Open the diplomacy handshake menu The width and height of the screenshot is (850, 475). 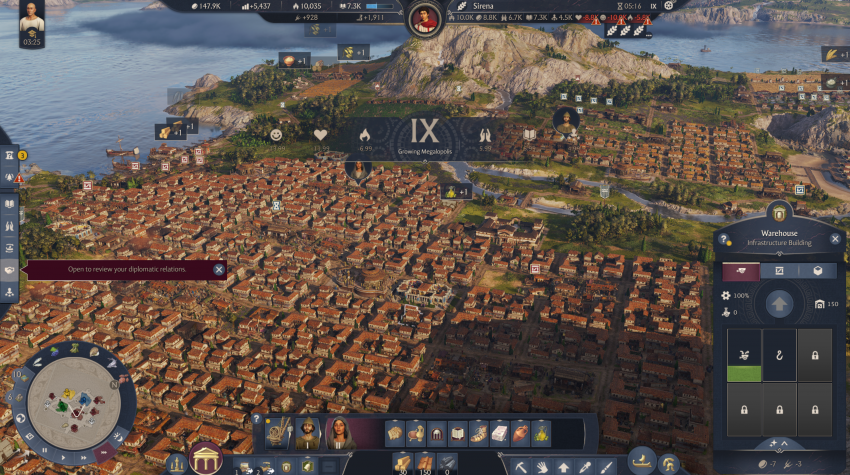10,270
